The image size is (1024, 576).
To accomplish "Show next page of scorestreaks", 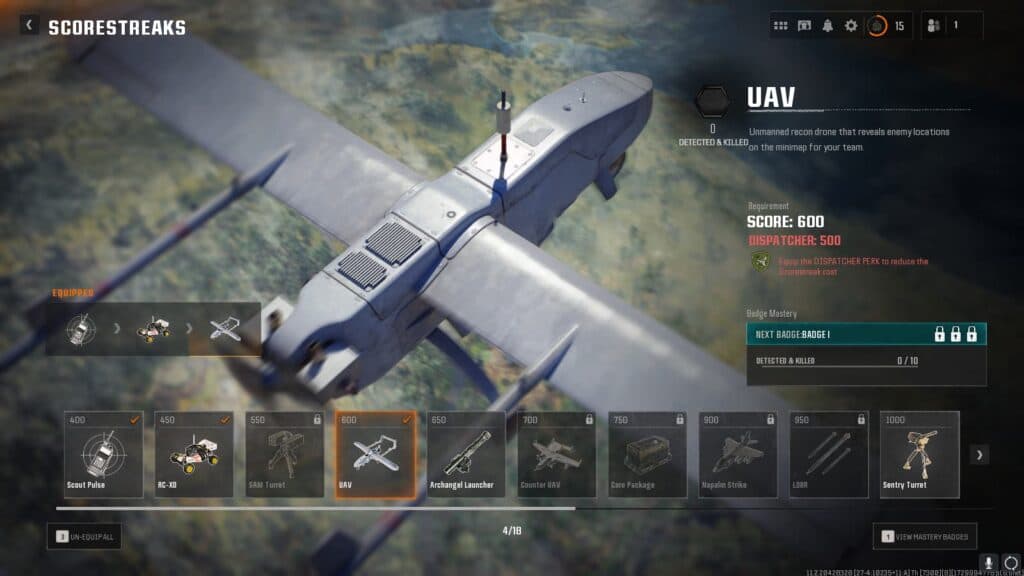I will [x=980, y=455].
